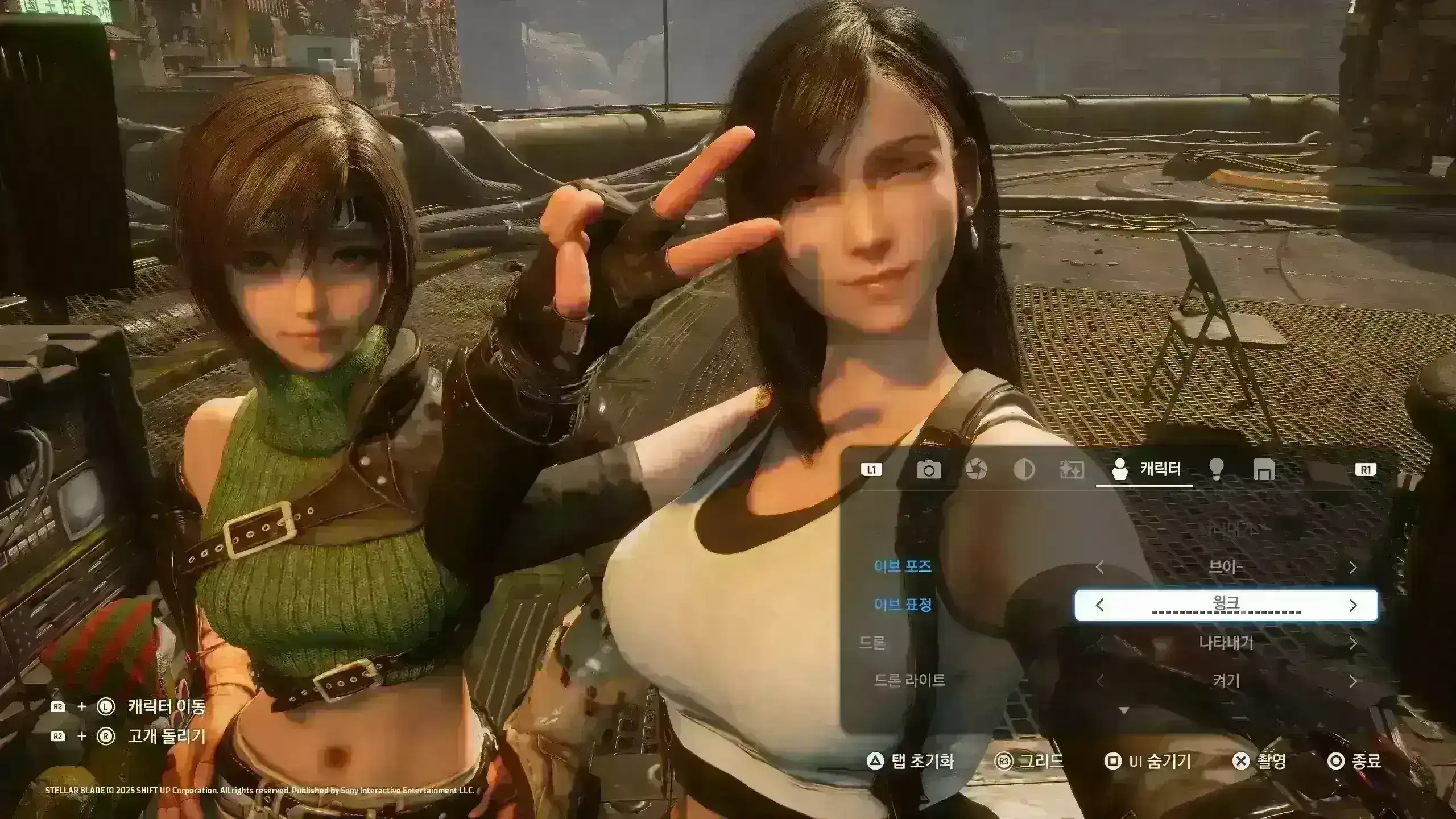Select the 캐릭터 character tab
The width and height of the screenshot is (1456, 819).
click(x=1144, y=470)
